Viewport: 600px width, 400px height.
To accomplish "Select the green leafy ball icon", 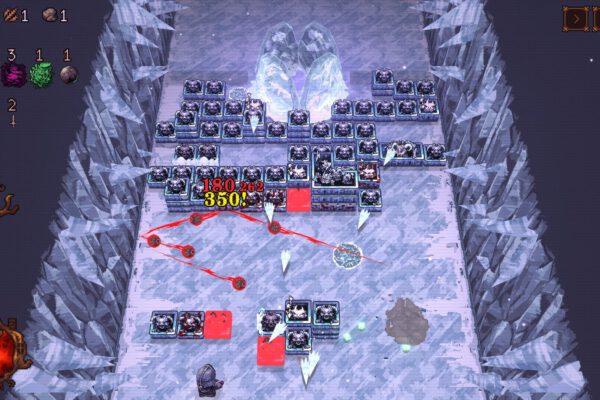I will coord(40,74).
